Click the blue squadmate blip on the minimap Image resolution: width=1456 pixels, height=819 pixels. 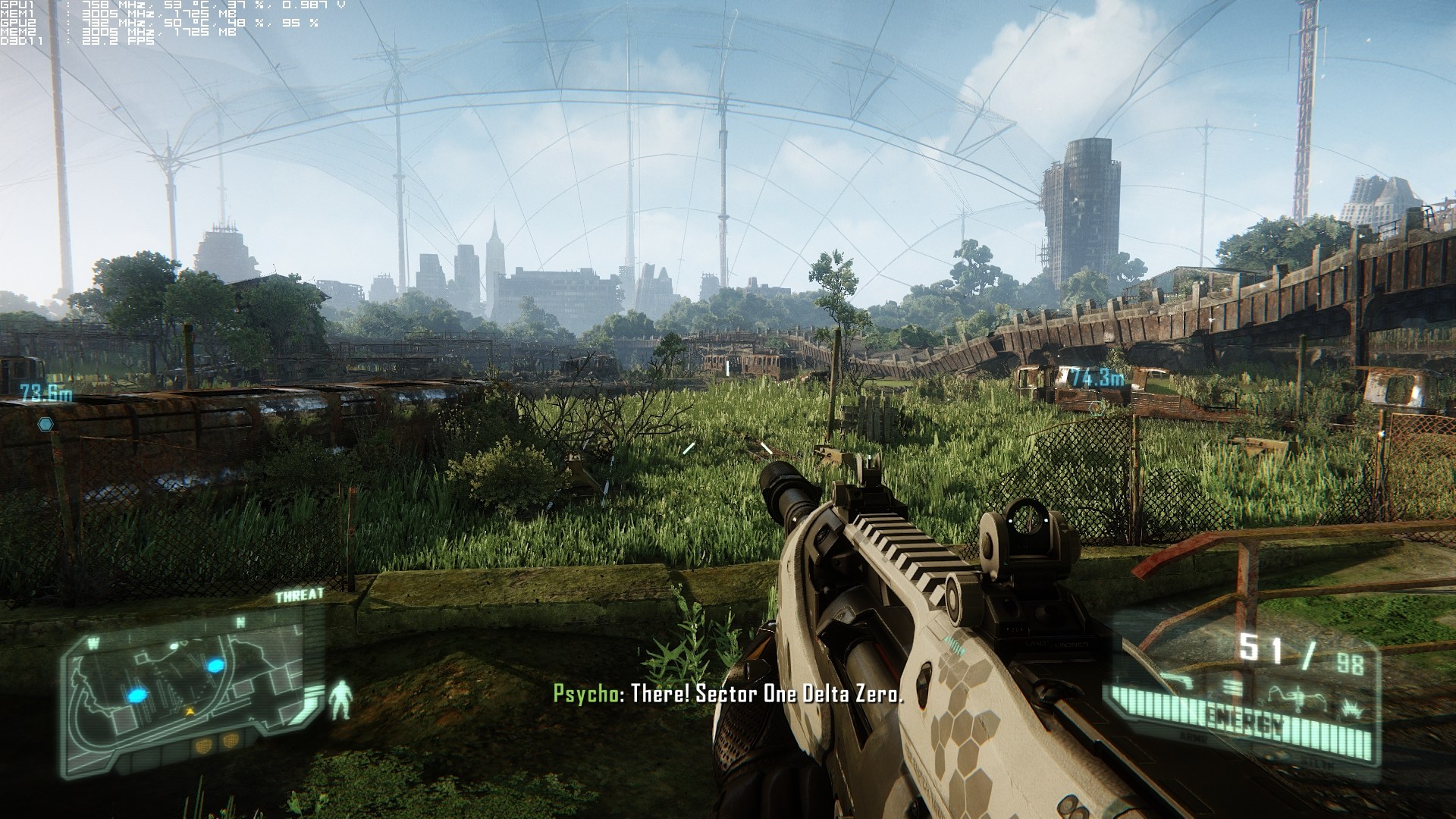click(x=215, y=667)
